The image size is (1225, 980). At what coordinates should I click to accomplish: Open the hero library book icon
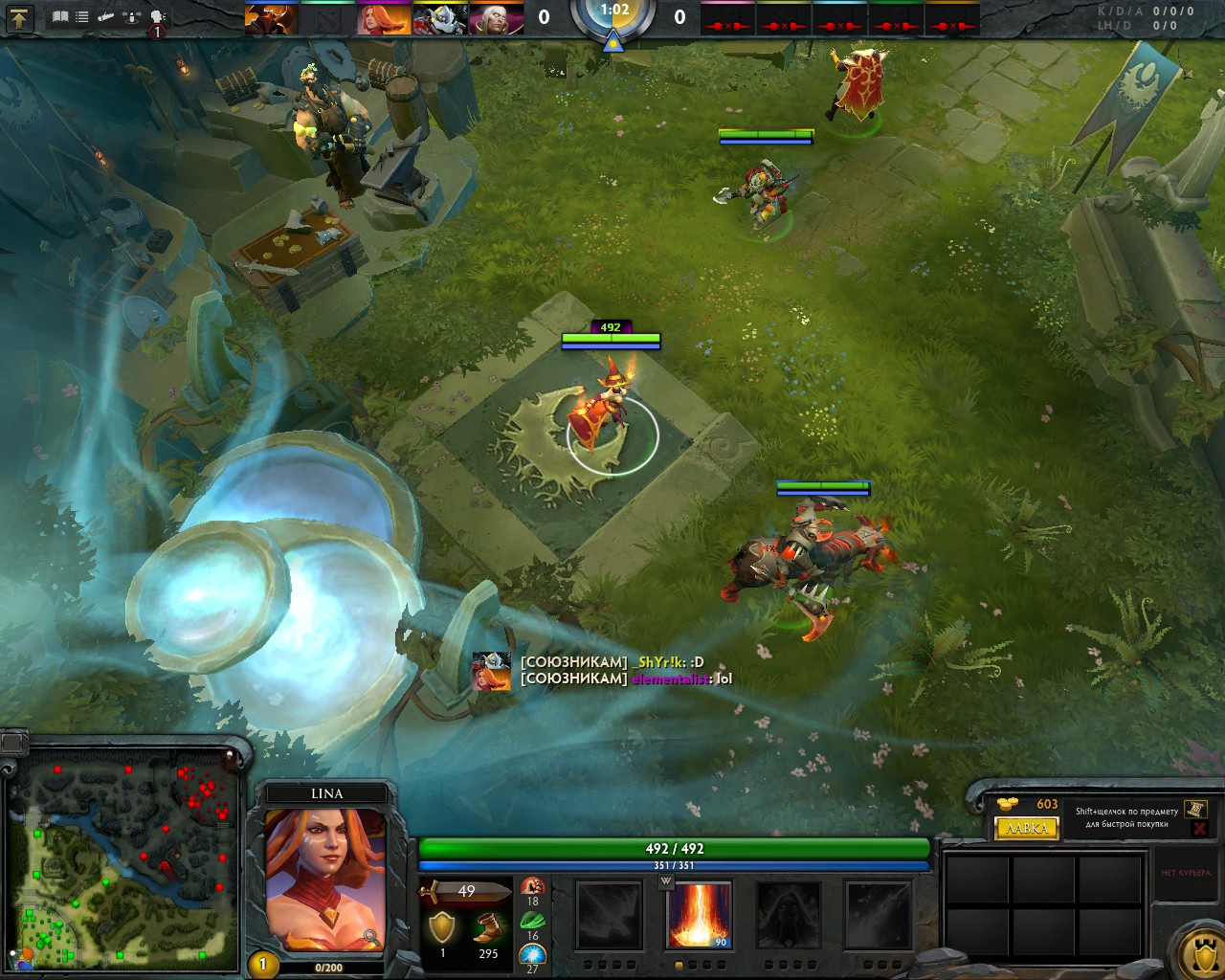tap(60, 17)
